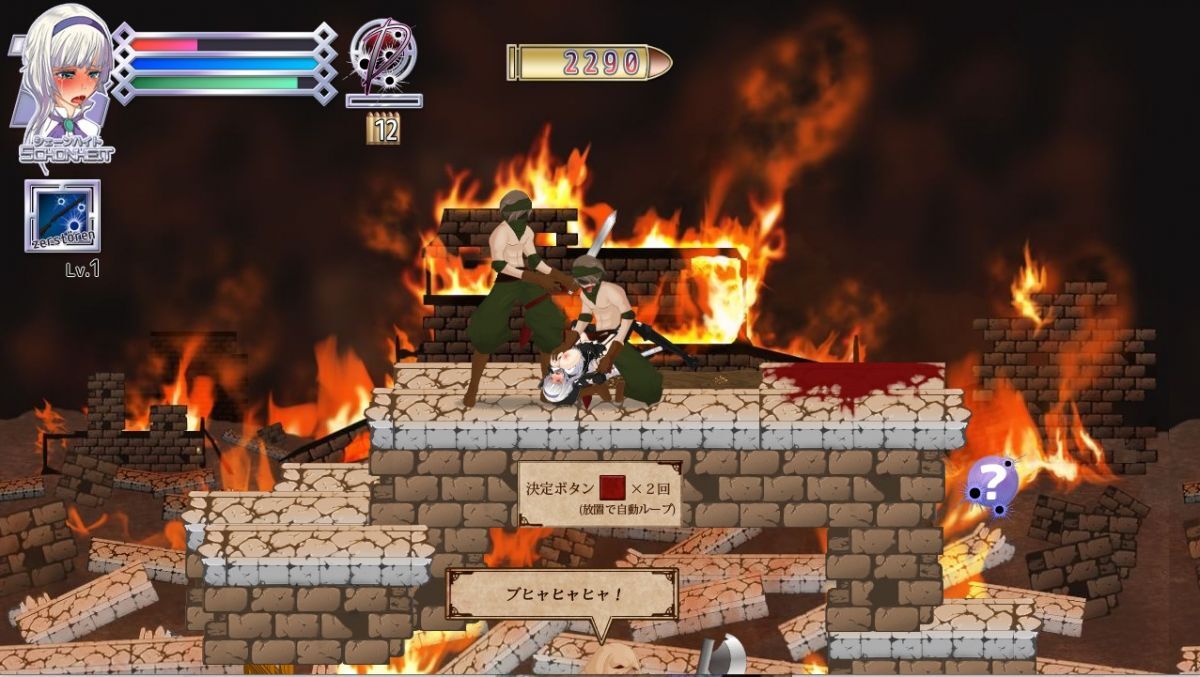Click the revolver cylinder weapon icon
The image size is (1200, 677).
pyautogui.click(x=383, y=53)
